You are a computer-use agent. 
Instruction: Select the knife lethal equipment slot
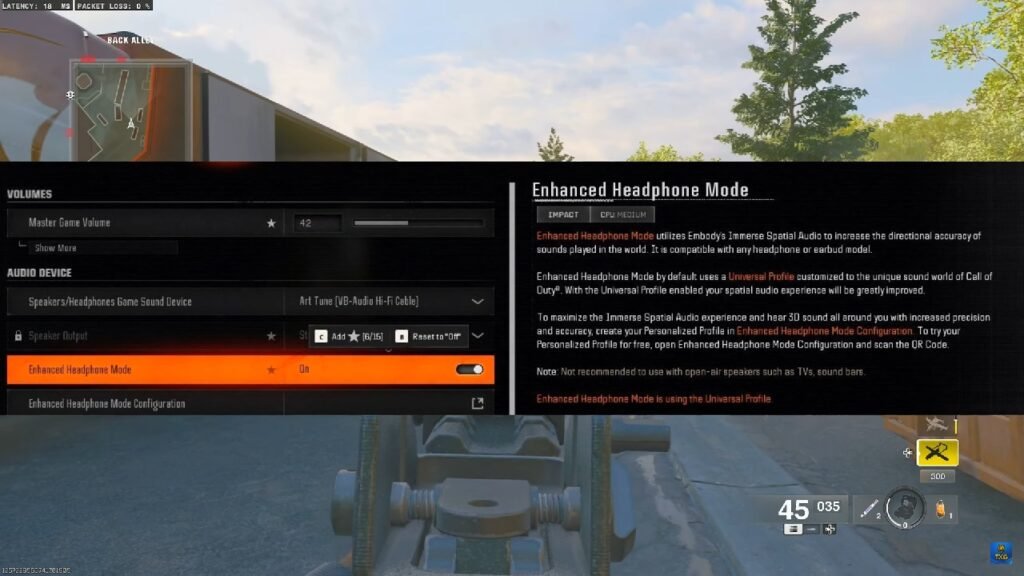(865, 509)
